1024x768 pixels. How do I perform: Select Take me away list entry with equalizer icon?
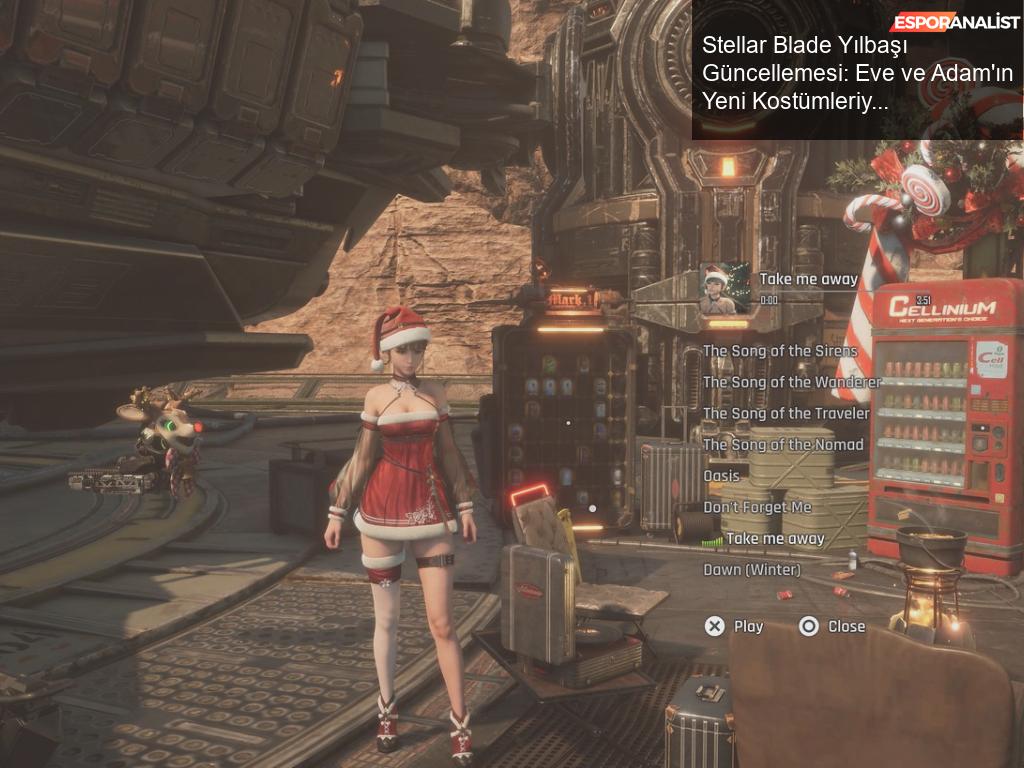point(774,538)
